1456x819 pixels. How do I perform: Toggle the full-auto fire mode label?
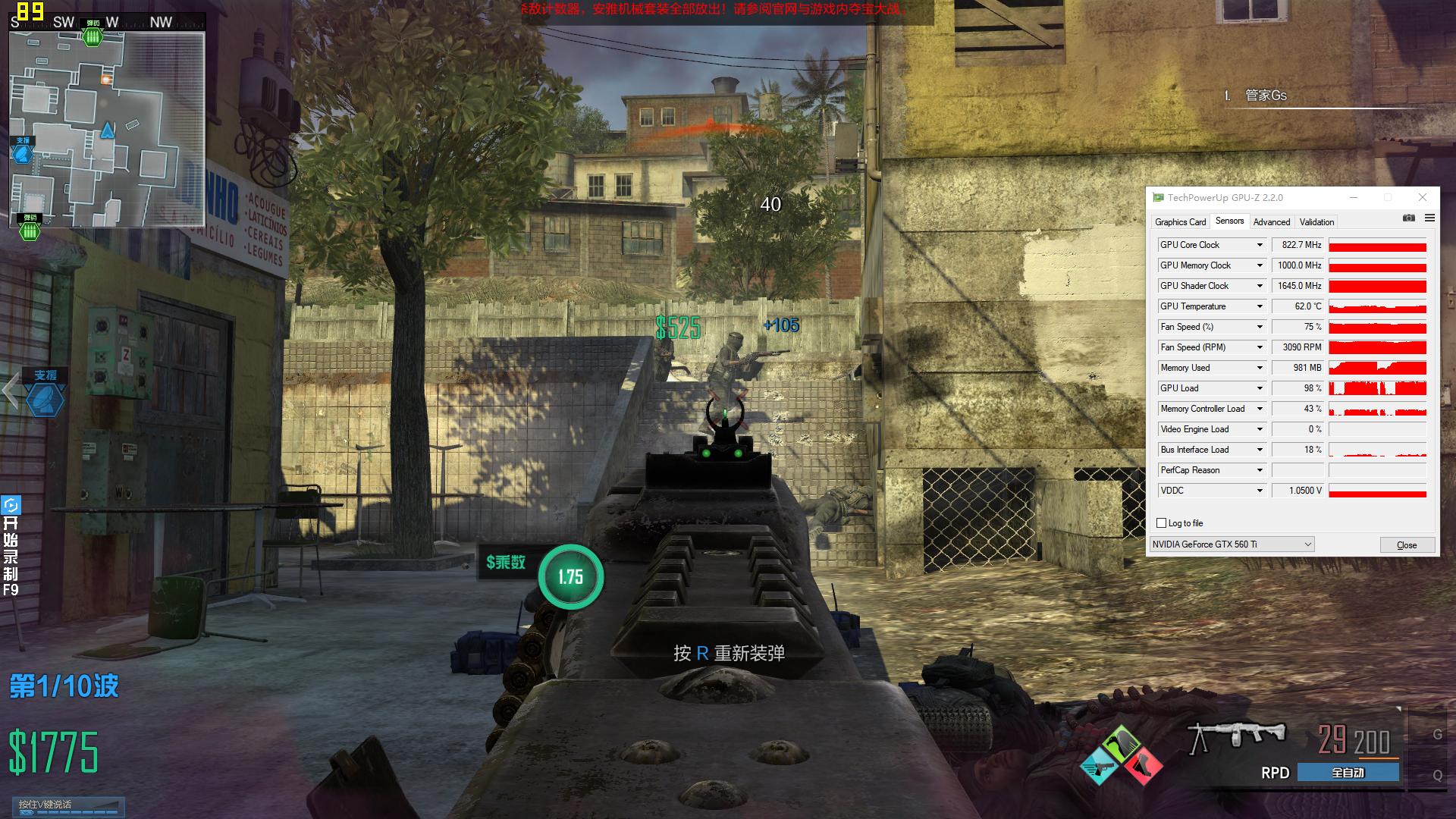pos(1348,773)
